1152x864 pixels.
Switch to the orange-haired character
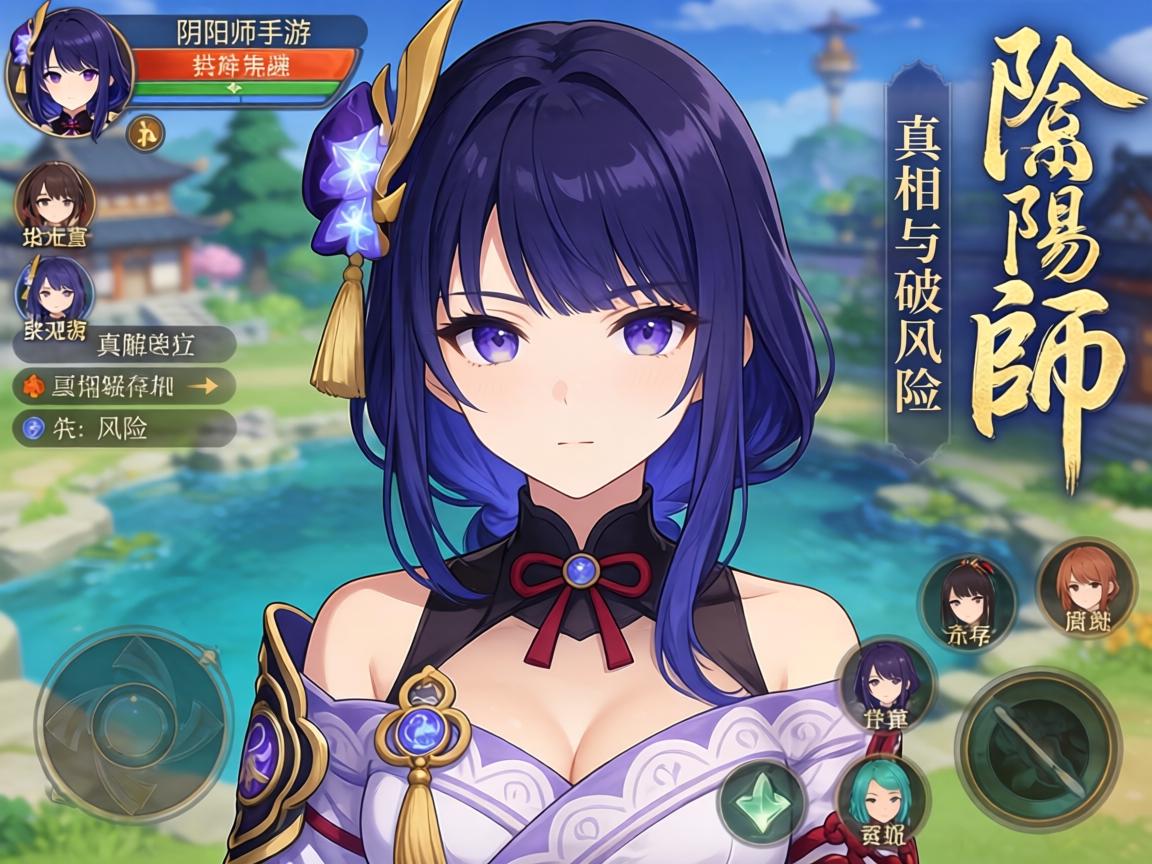tap(1086, 588)
